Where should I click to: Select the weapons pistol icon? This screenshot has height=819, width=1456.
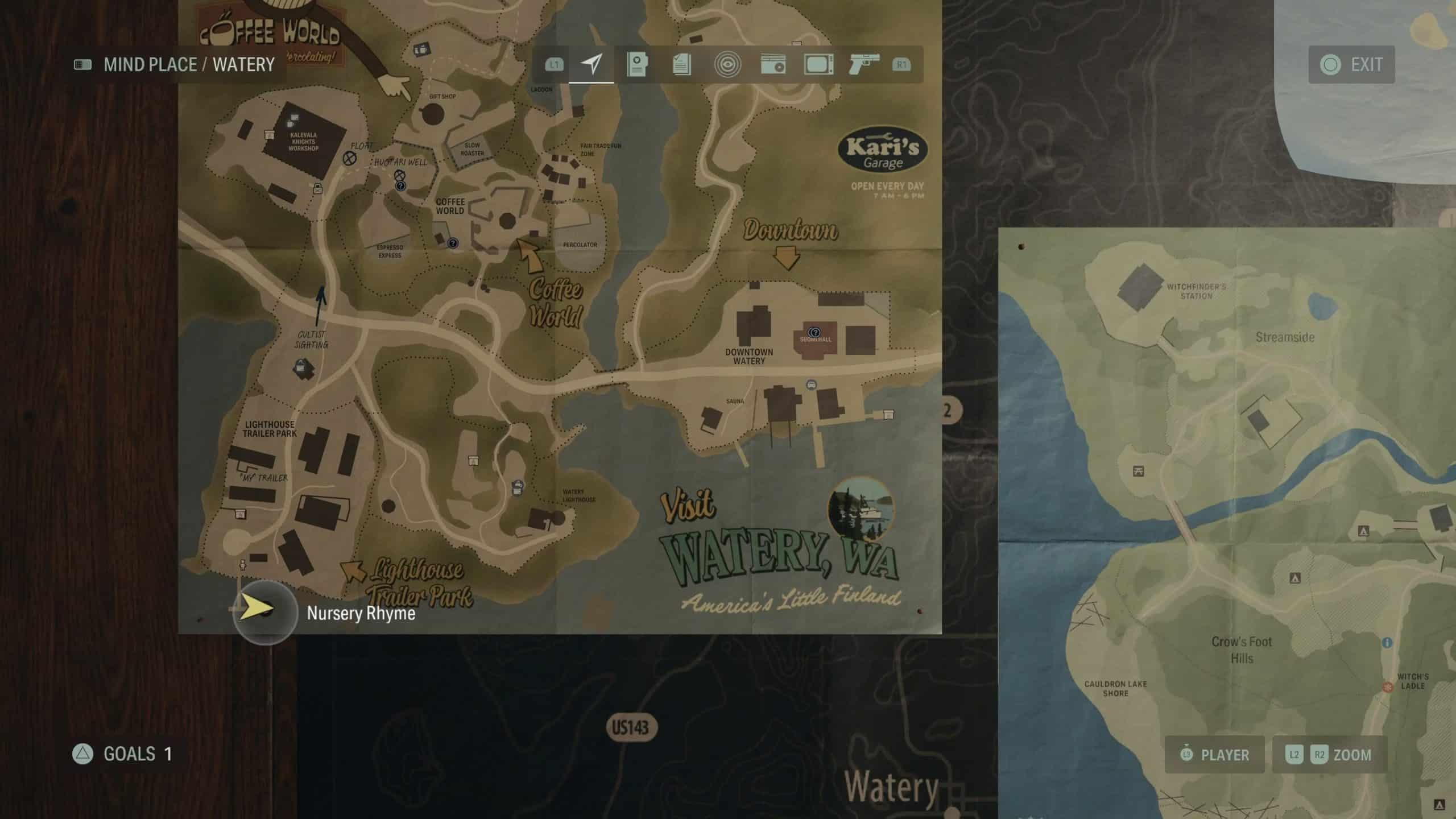pyautogui.click(x=863, y=64)
